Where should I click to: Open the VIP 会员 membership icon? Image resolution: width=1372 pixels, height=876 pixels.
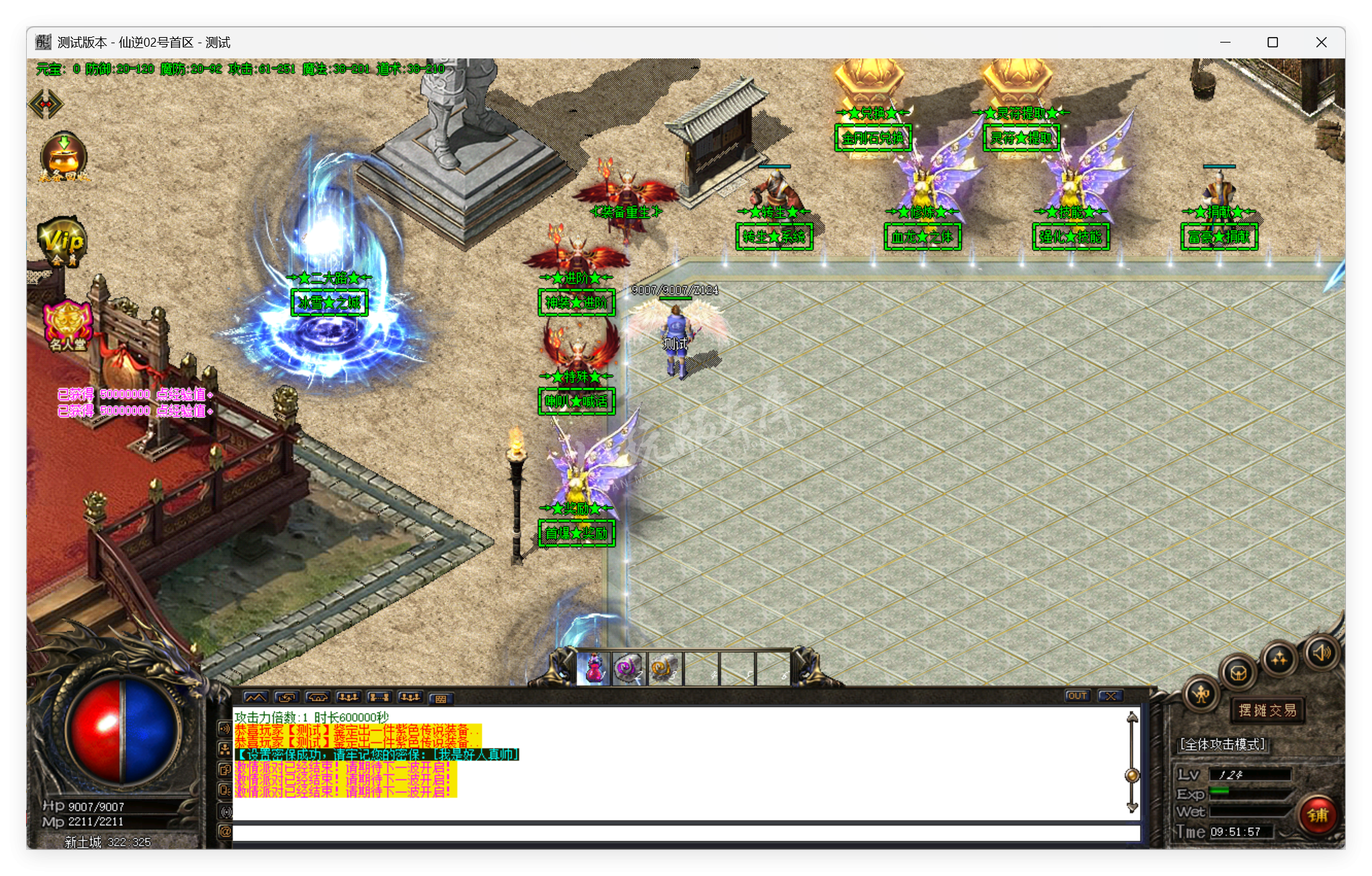pos(62,241)
